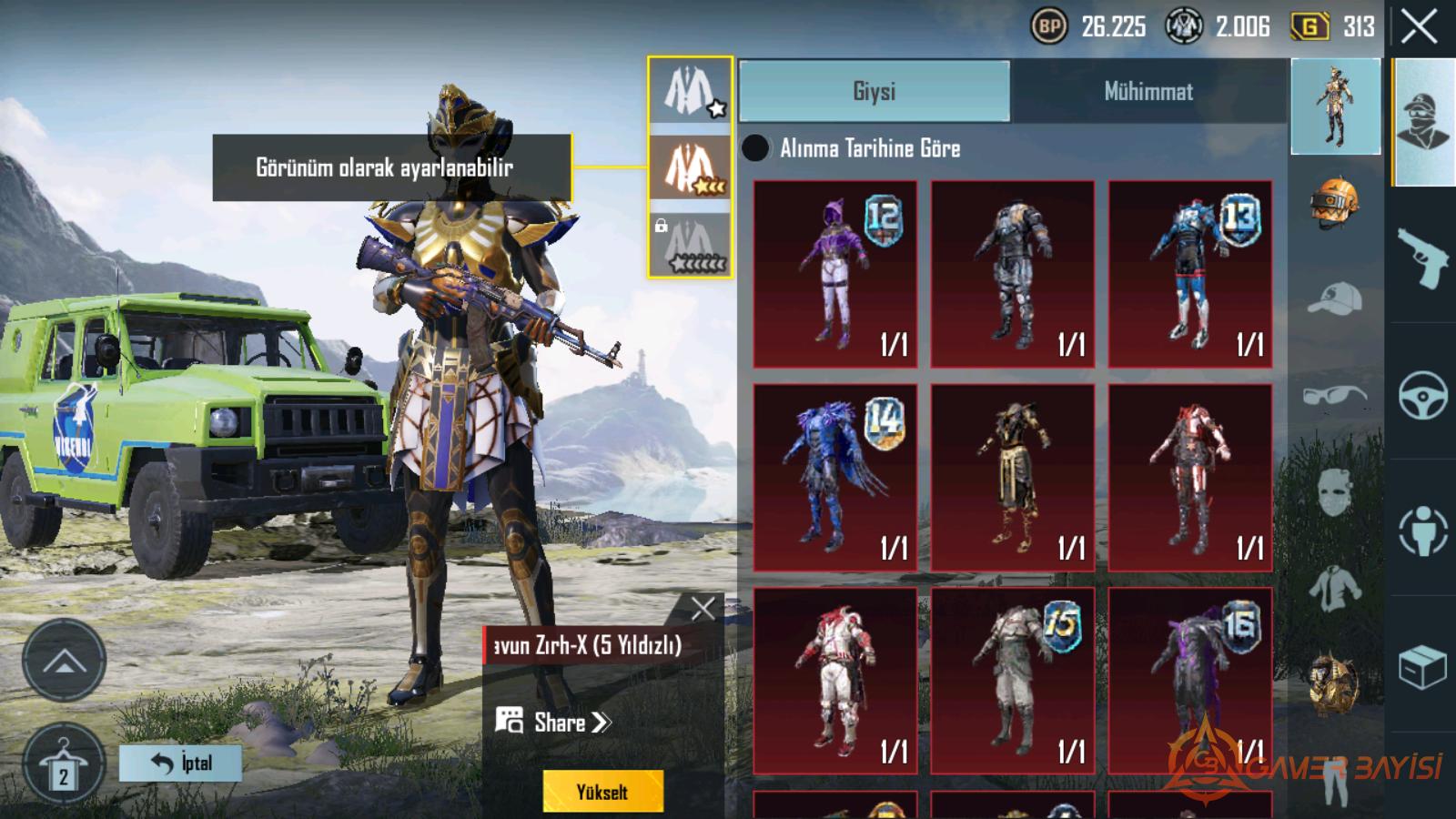The height and width of the screenshot is (819, 1456).
Task: Toggle the Alınma Tarihine Göre sort option
Action: tap(756, 148)
